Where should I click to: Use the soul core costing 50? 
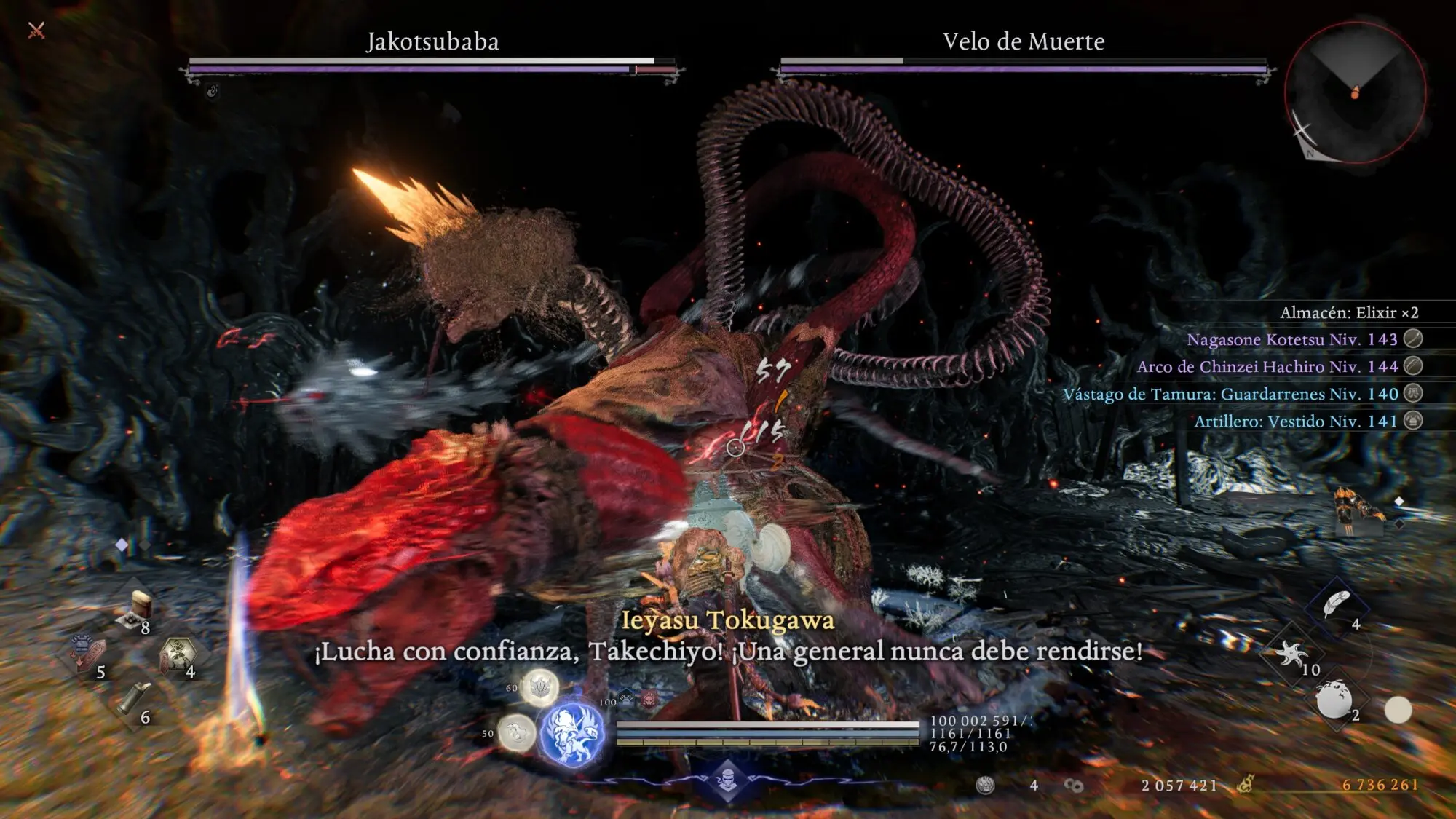[x=517, y=732]
